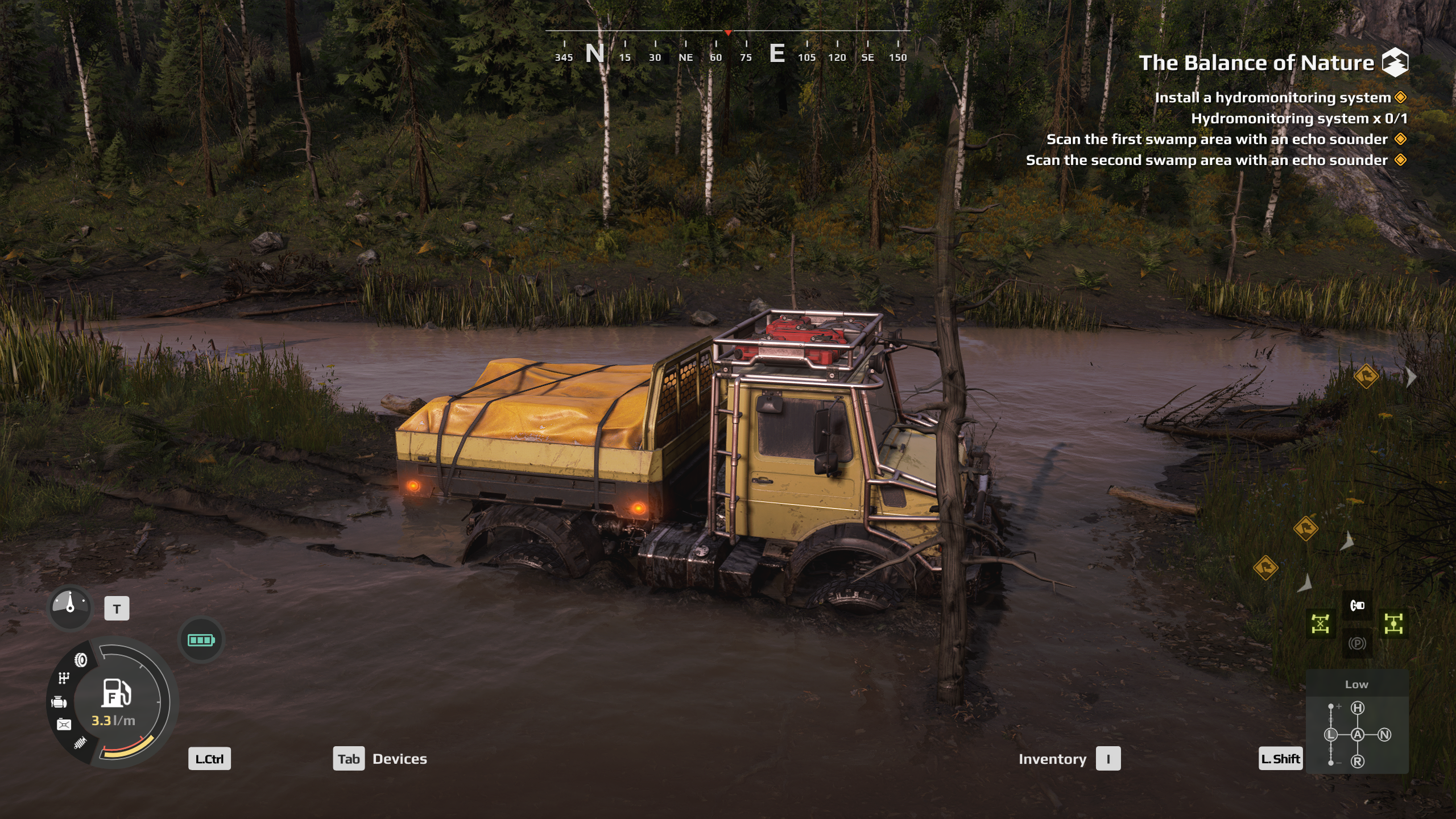Toggle the all-wheel drive icon
1456x819 pixels.
1393,624
